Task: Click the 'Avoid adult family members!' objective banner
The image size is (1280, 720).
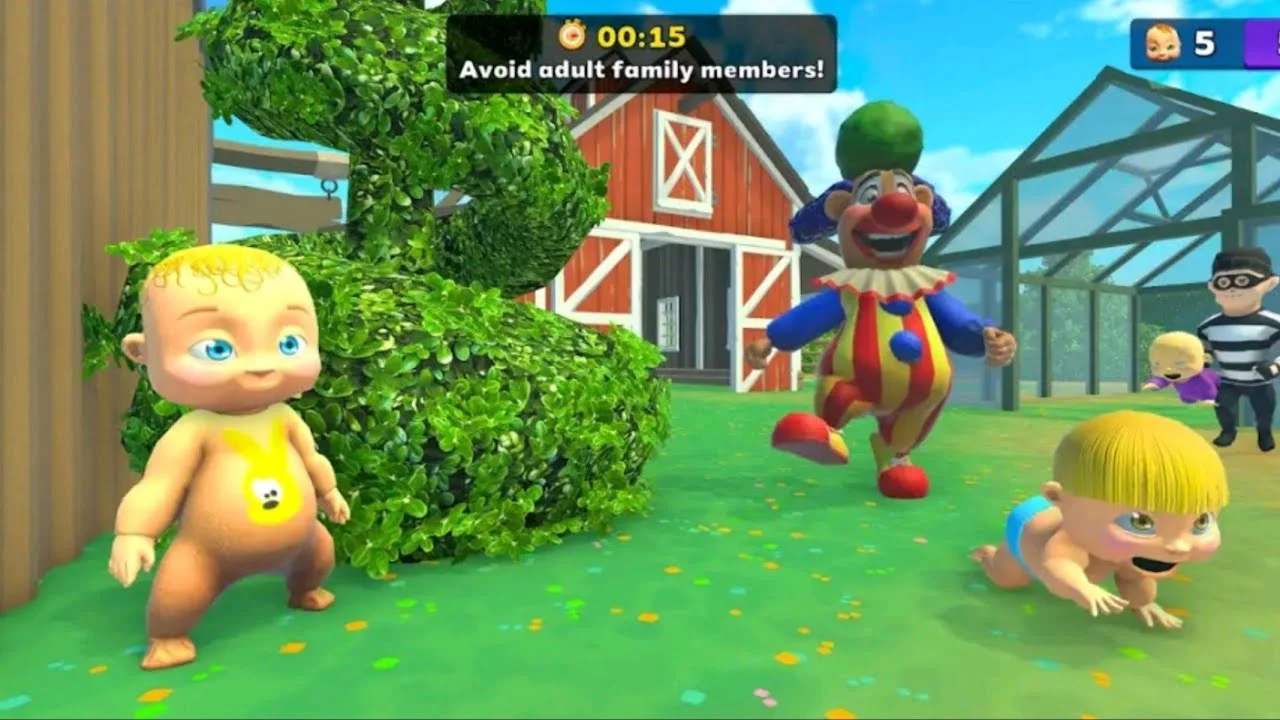Action: [x=641, y=69]
